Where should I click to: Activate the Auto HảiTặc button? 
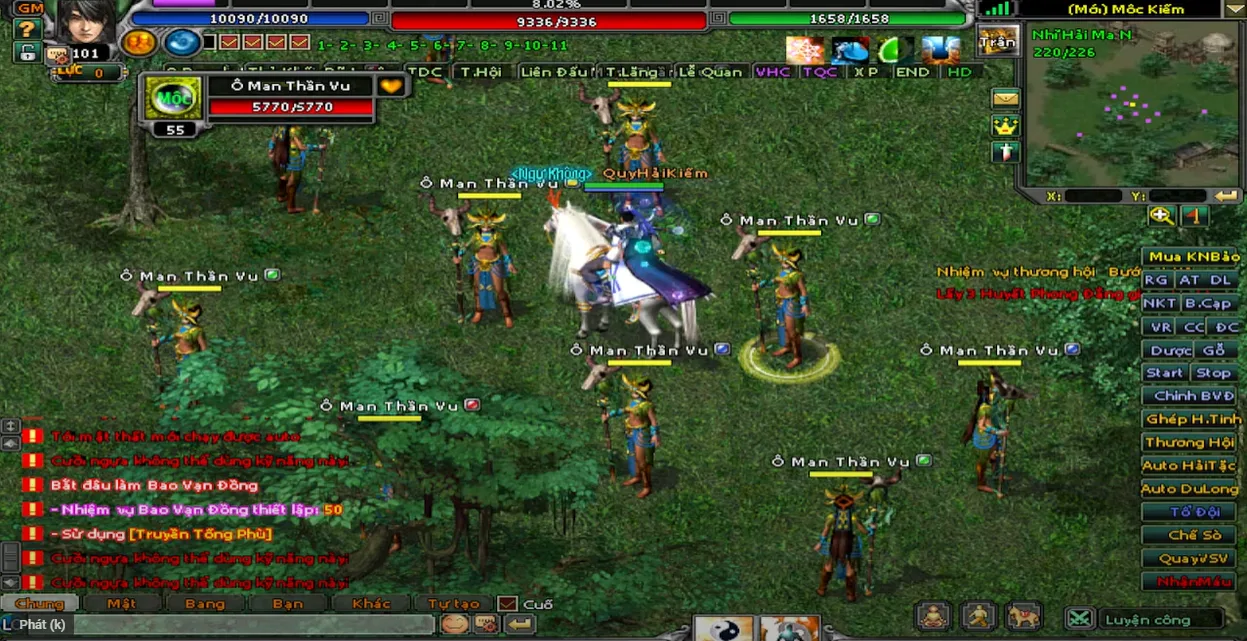pyautogui.click(x=1189, y=465)
